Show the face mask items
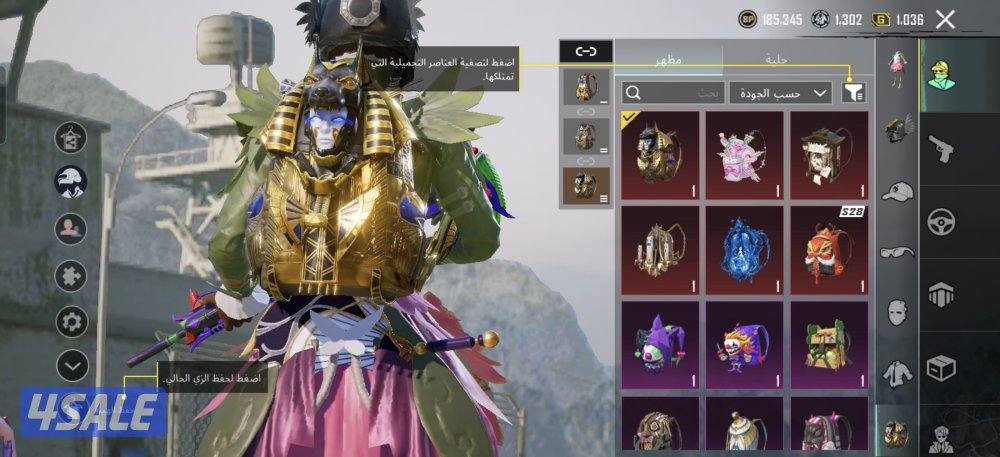The width and height of the screenshot is (1000, 457). pyautogui.click(x=897, y=312)
